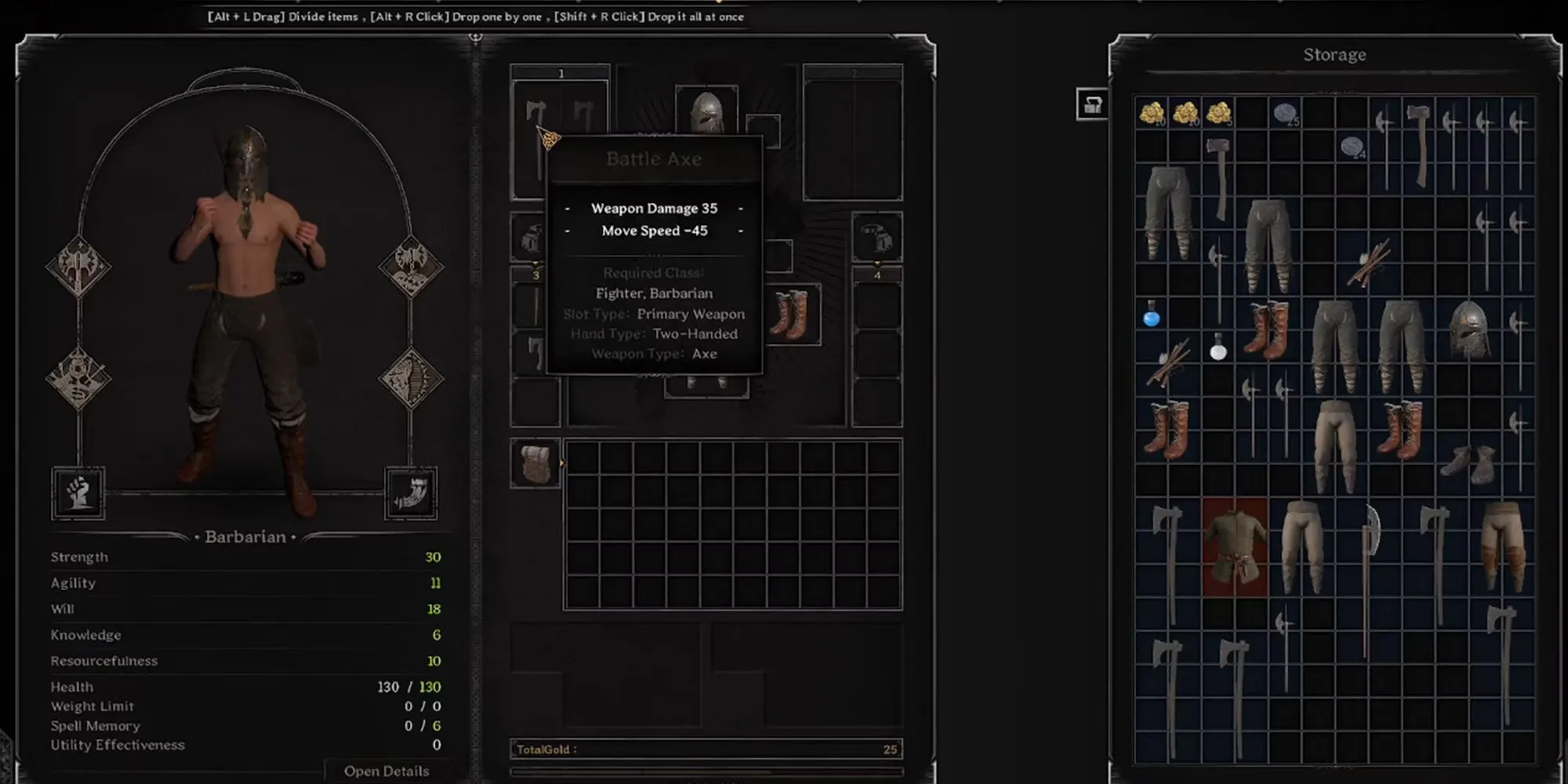Select the helmet stored in Storage
1568x784 pixels.
pyautogui.click(x=1468, y=329)
